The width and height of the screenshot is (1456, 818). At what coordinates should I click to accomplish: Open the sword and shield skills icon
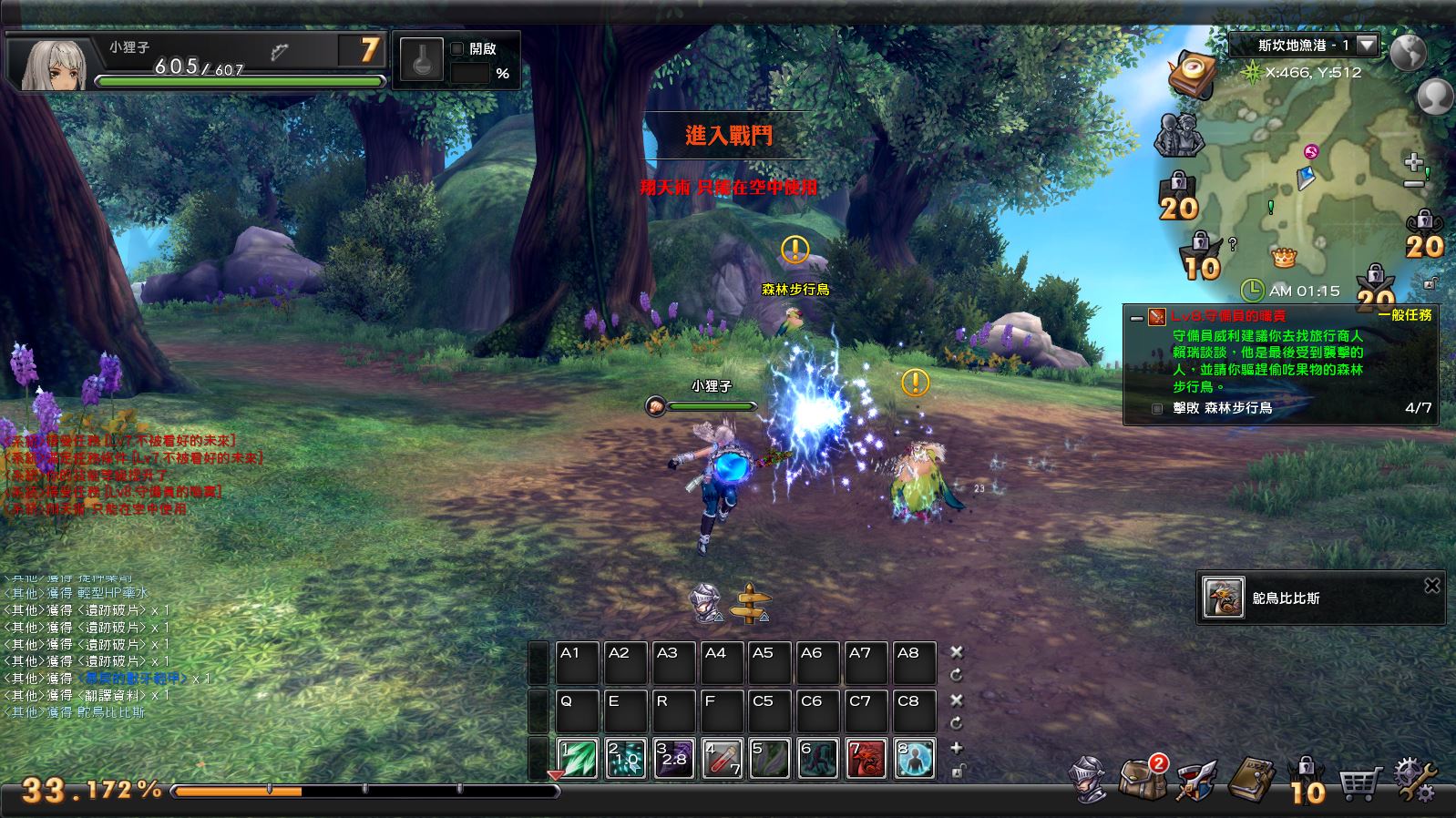(1197, 781)
